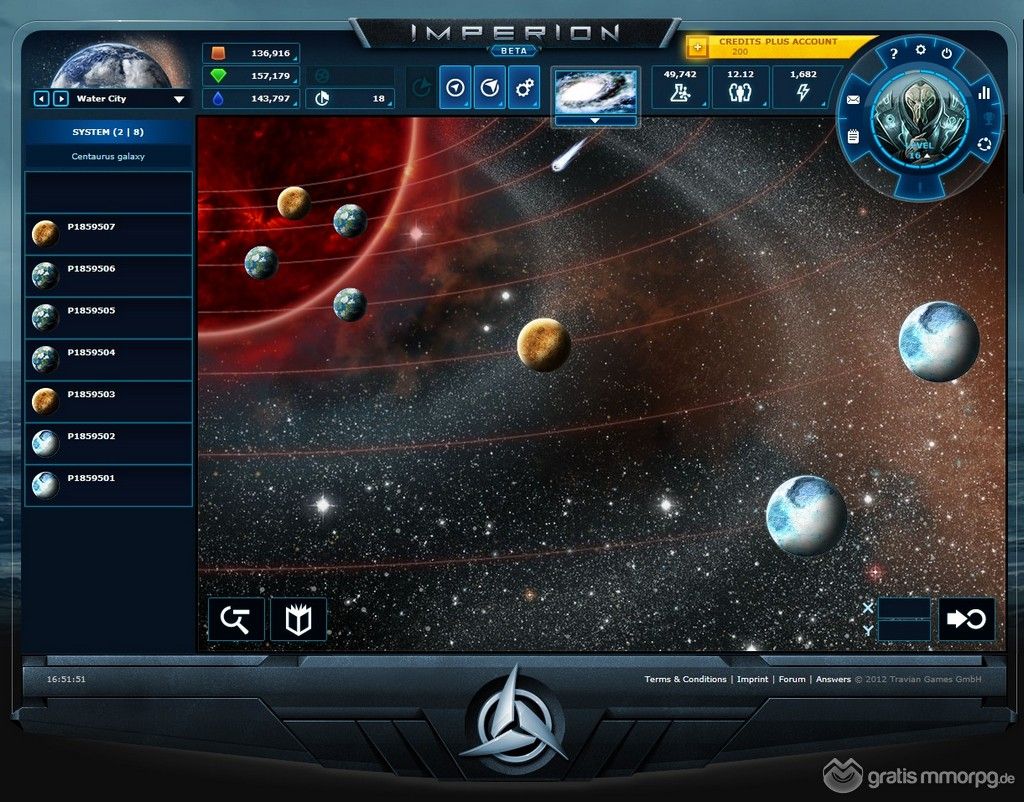The width and height of the screenshot is (1024, 802).
Task: Open the help question mark icon
Action: (893, 54)
